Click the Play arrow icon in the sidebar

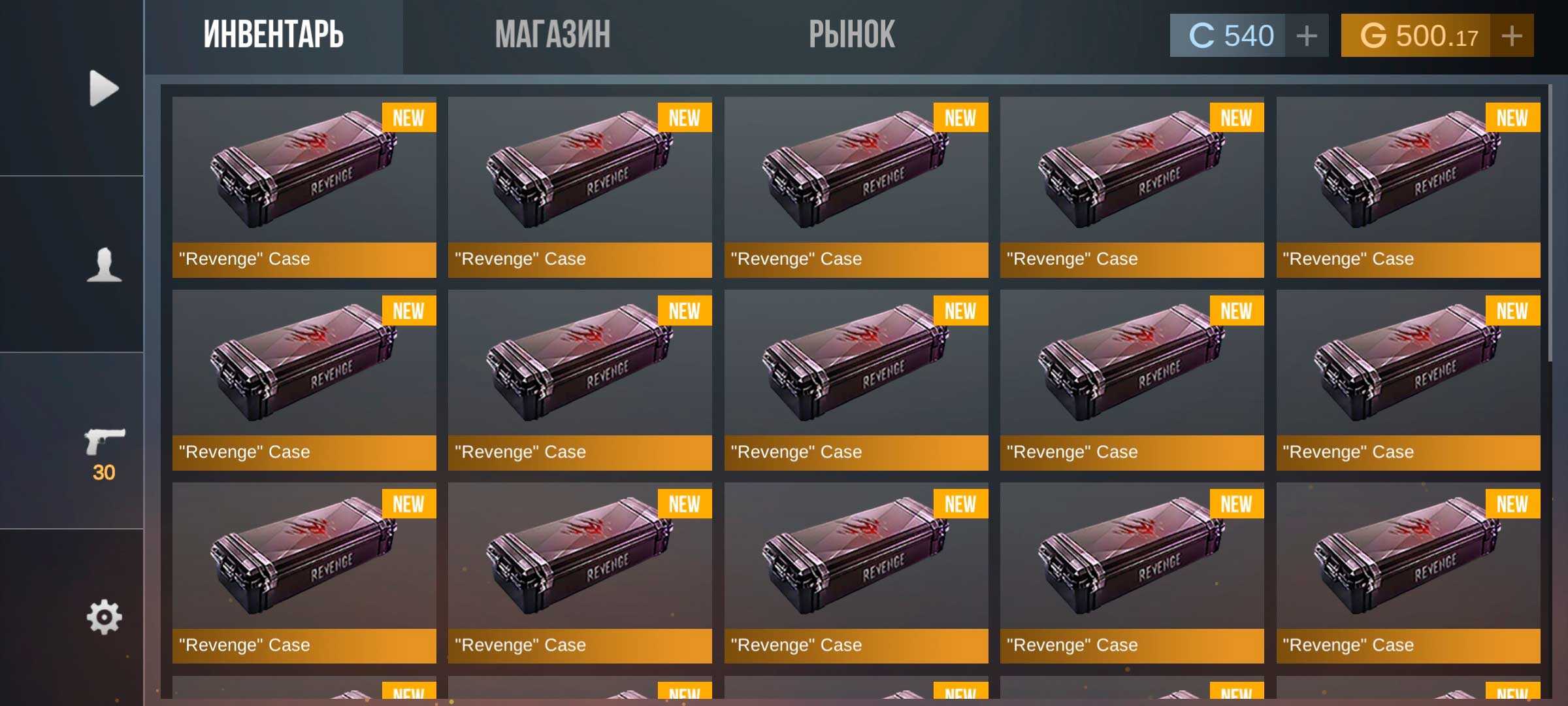tap(105, 87)
